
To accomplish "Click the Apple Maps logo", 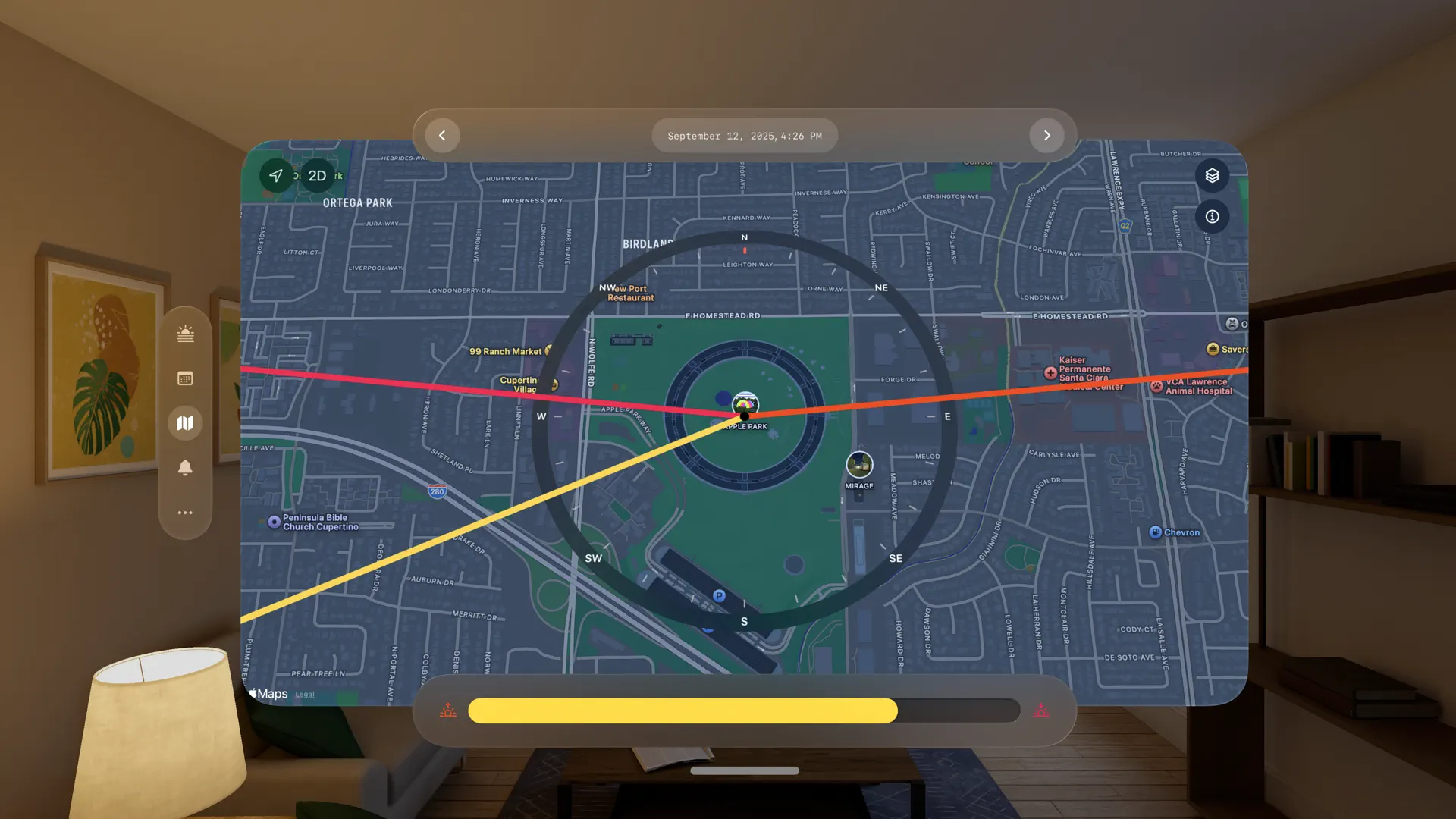I will pos(268,693).
